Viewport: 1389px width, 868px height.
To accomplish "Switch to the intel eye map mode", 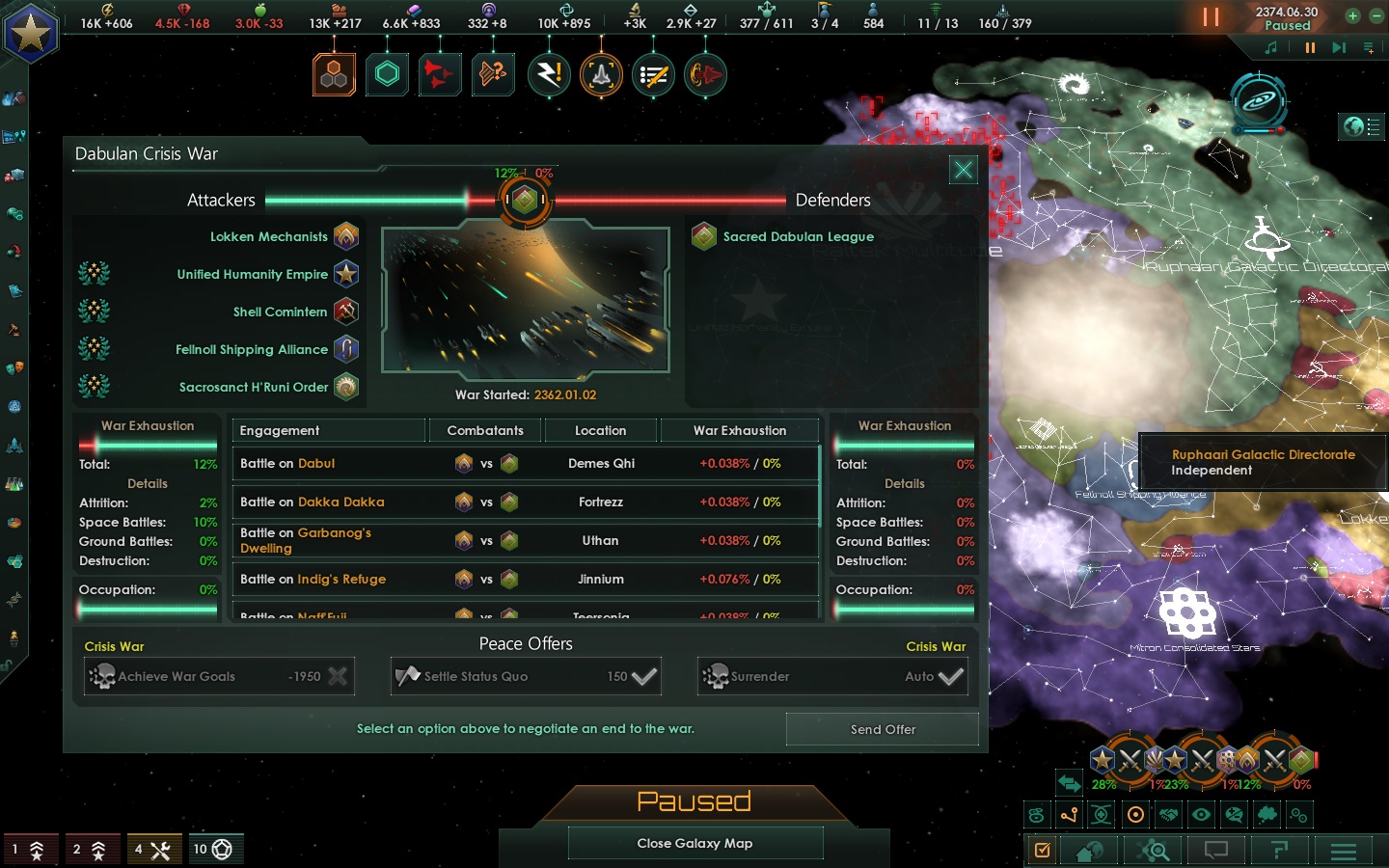I will (1203, 815).
